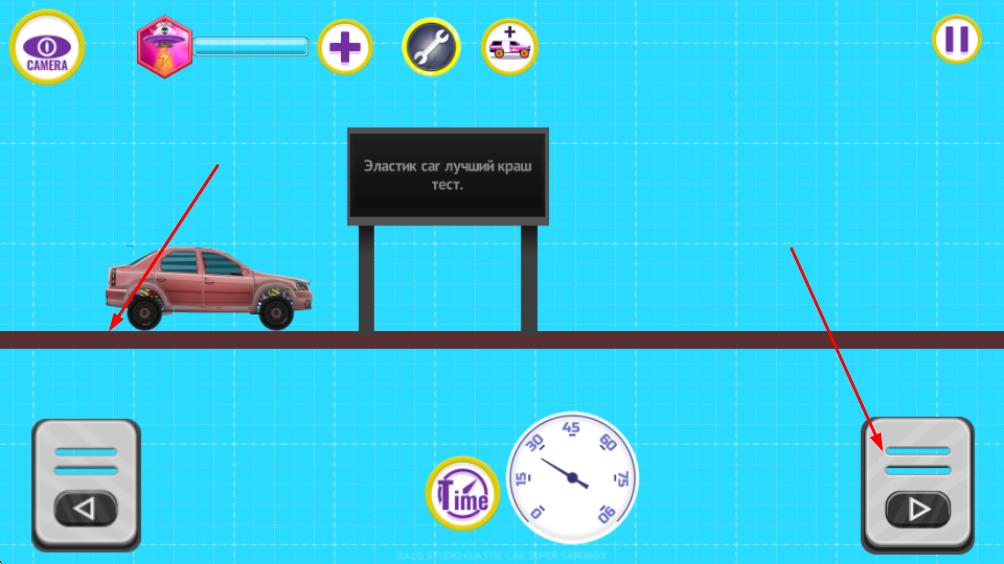Pause the game
The height and width of the screenshot is (564, 1004).
(x=956, y=40)
